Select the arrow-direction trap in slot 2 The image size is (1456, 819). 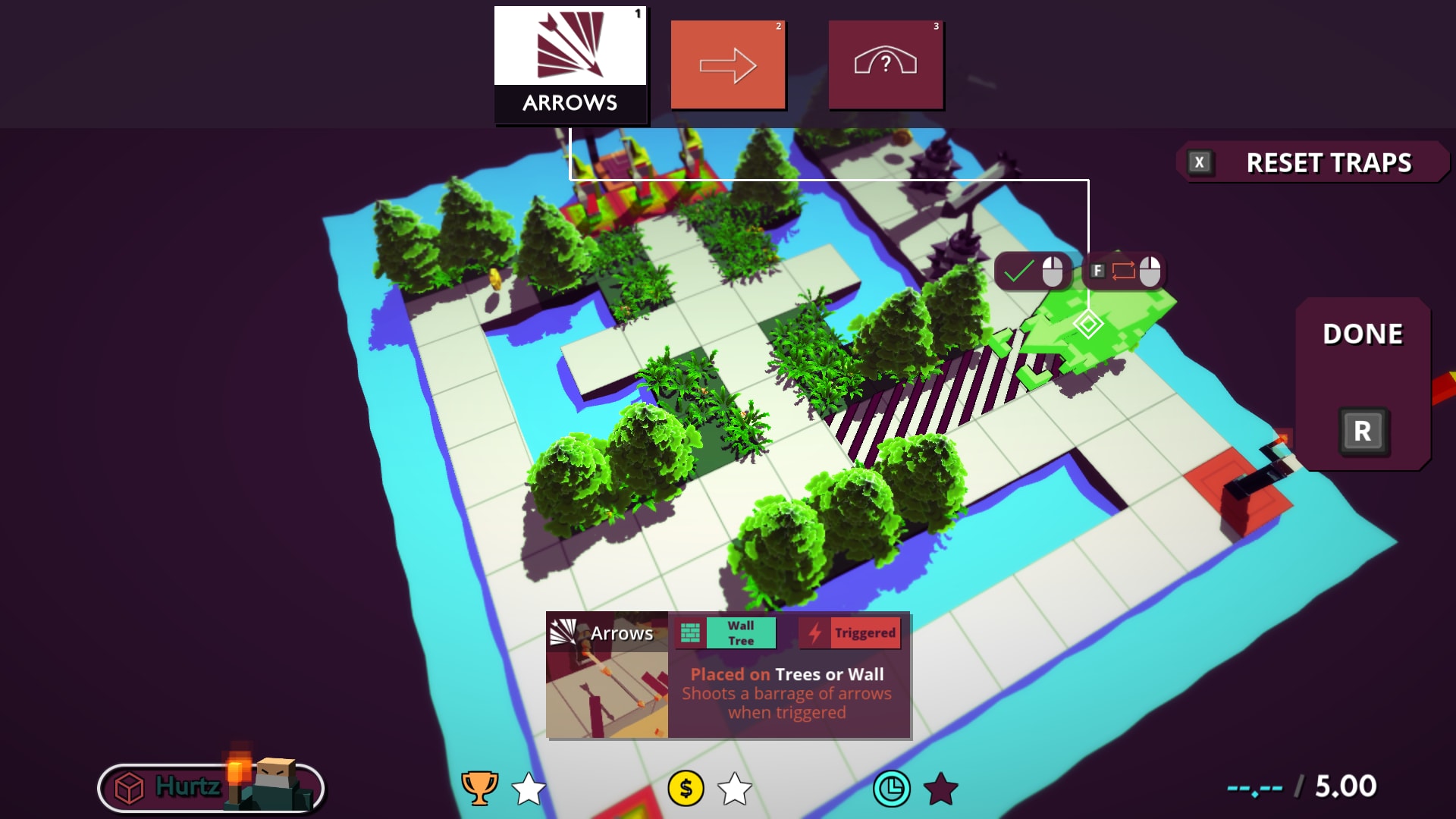point(727,64)
